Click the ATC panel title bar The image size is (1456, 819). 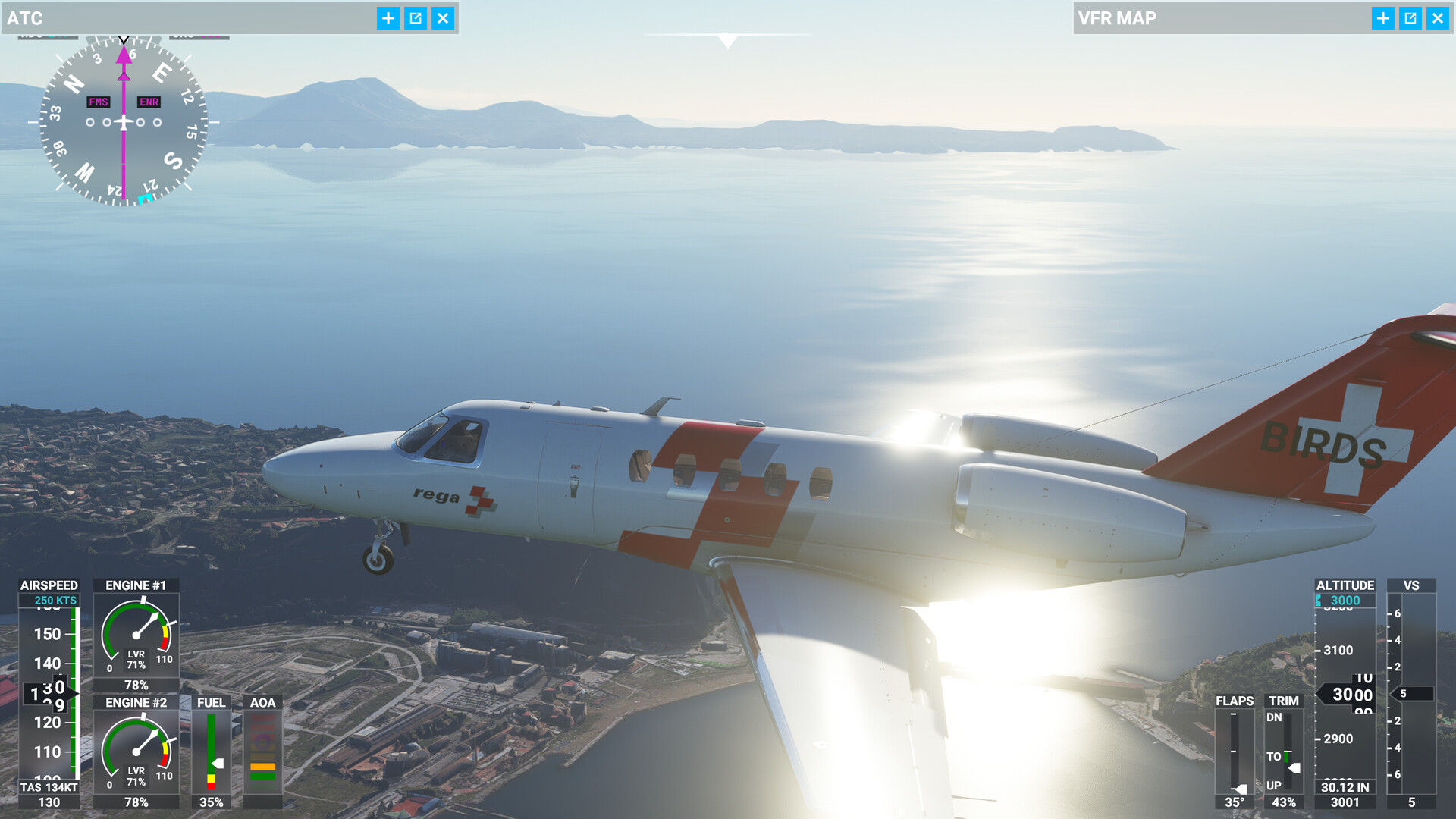[x=190, y=18]
